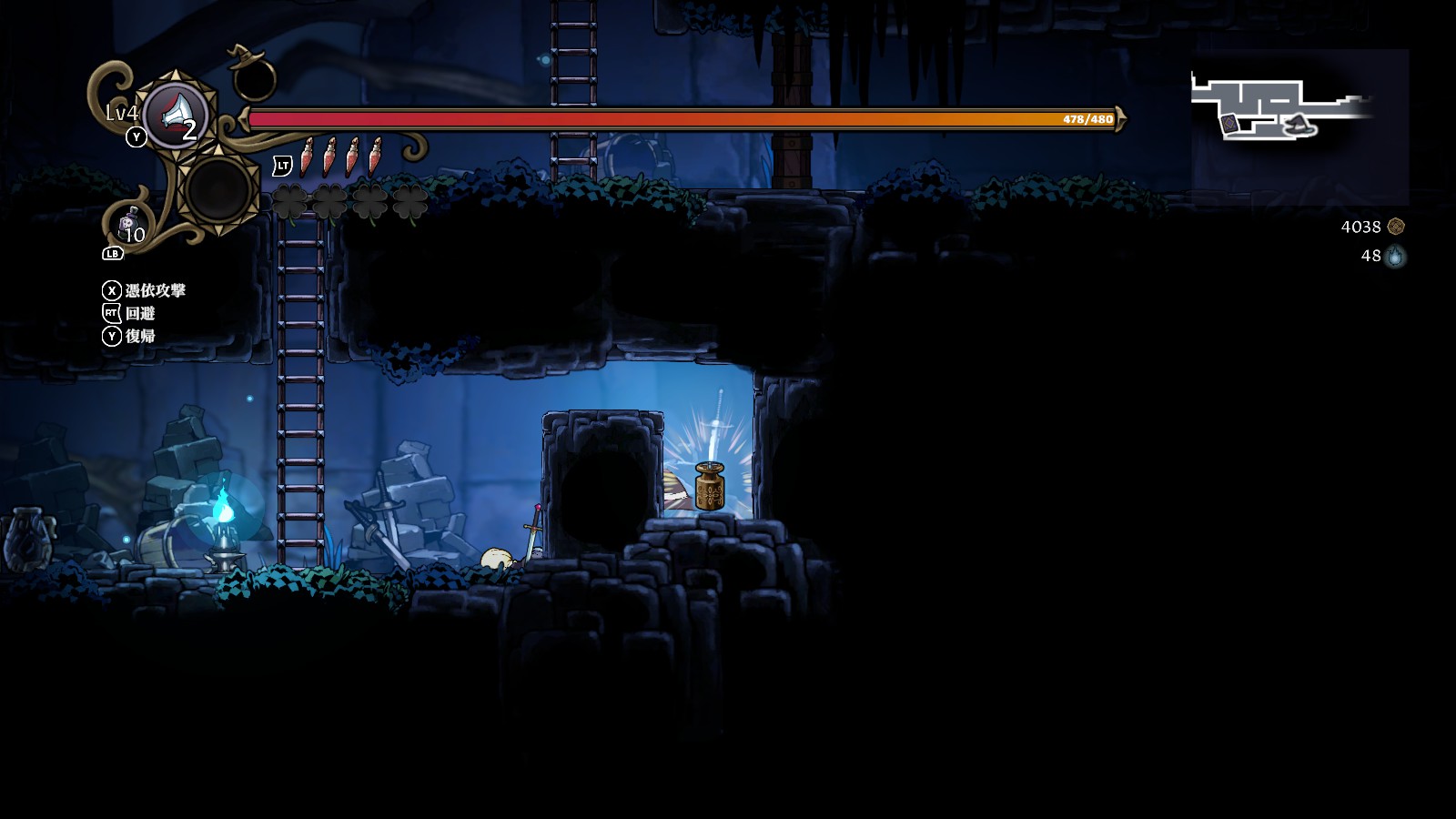This screenshot has height=819, width=1456.
Task: Click the blue flame soul currency icon
Action: (x=1395, y=257)
